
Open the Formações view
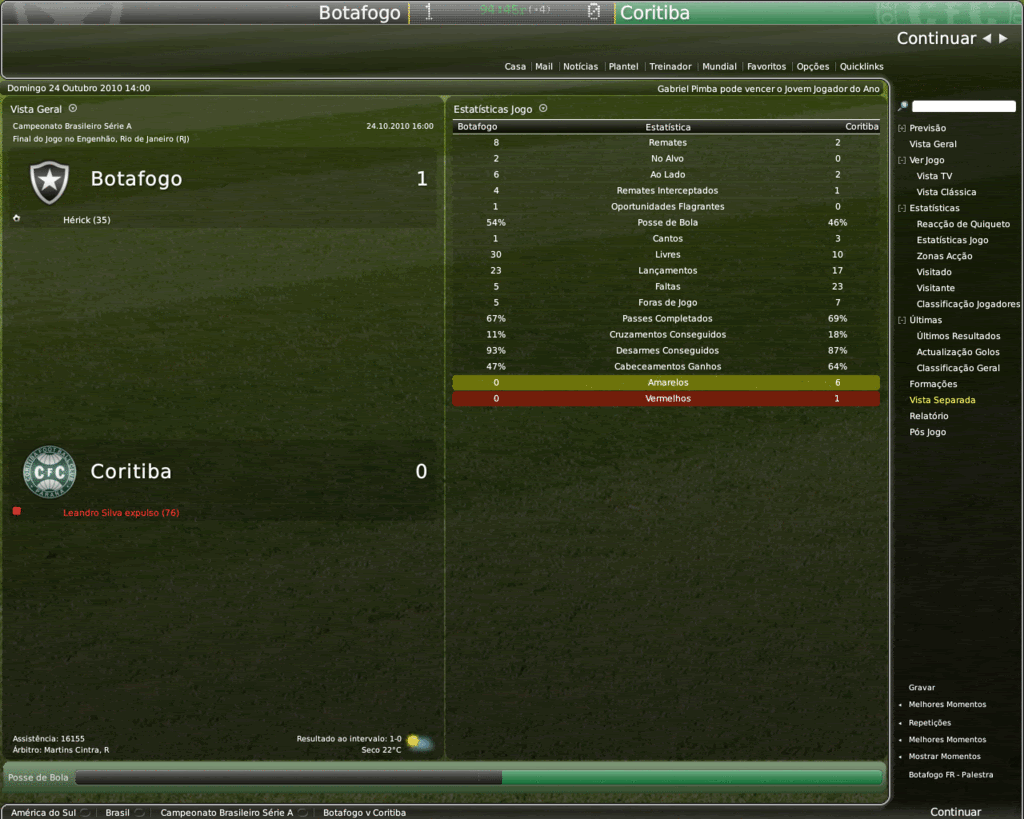[933, 384]
